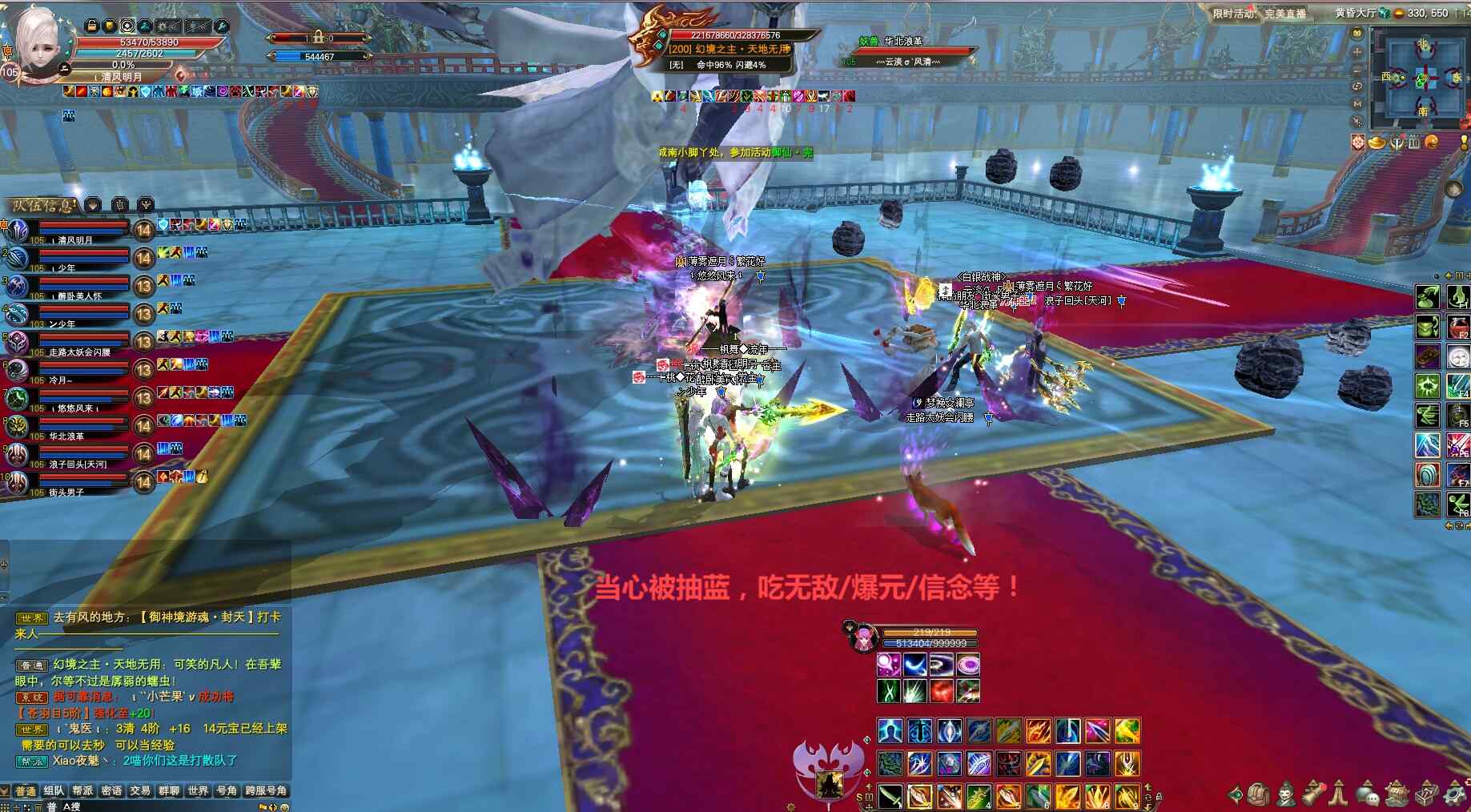Open the calendar icon below the minimap
Image resolution: width=1471 pixels, height=812 pixels.
(1414, 143)
